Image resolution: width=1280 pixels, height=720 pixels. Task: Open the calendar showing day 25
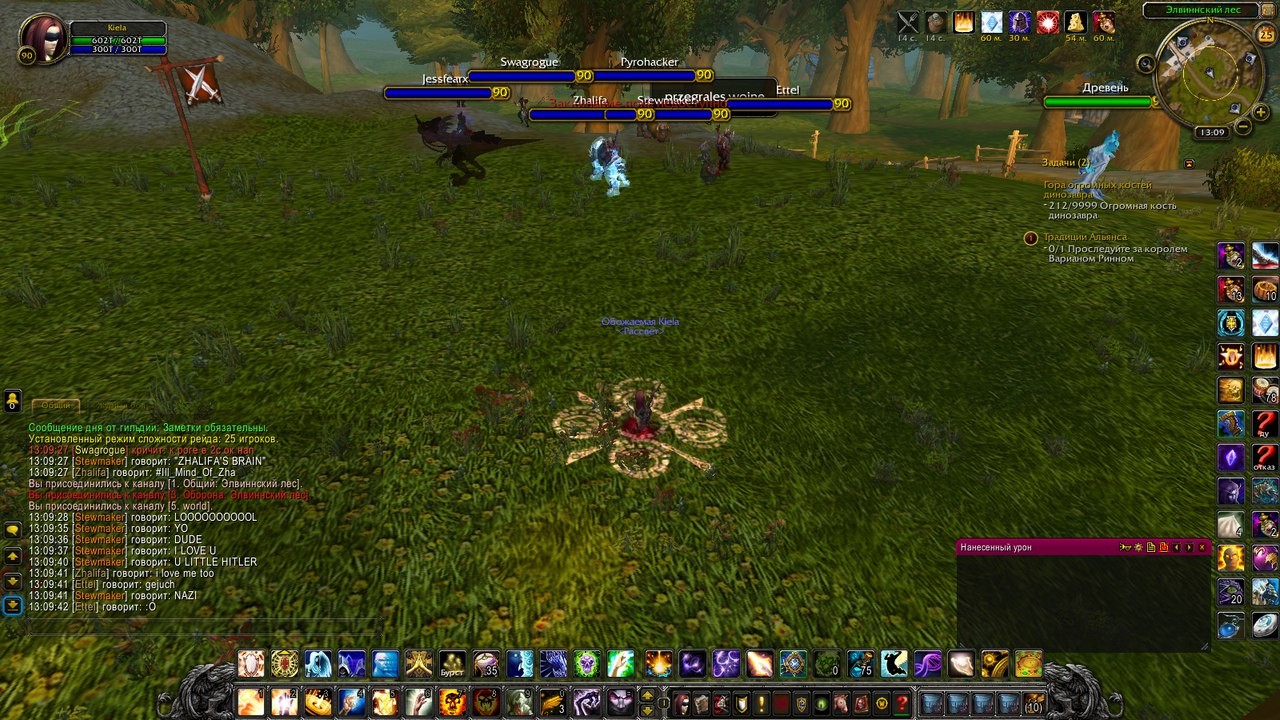pyautogui.click(x=1265, y=35)
